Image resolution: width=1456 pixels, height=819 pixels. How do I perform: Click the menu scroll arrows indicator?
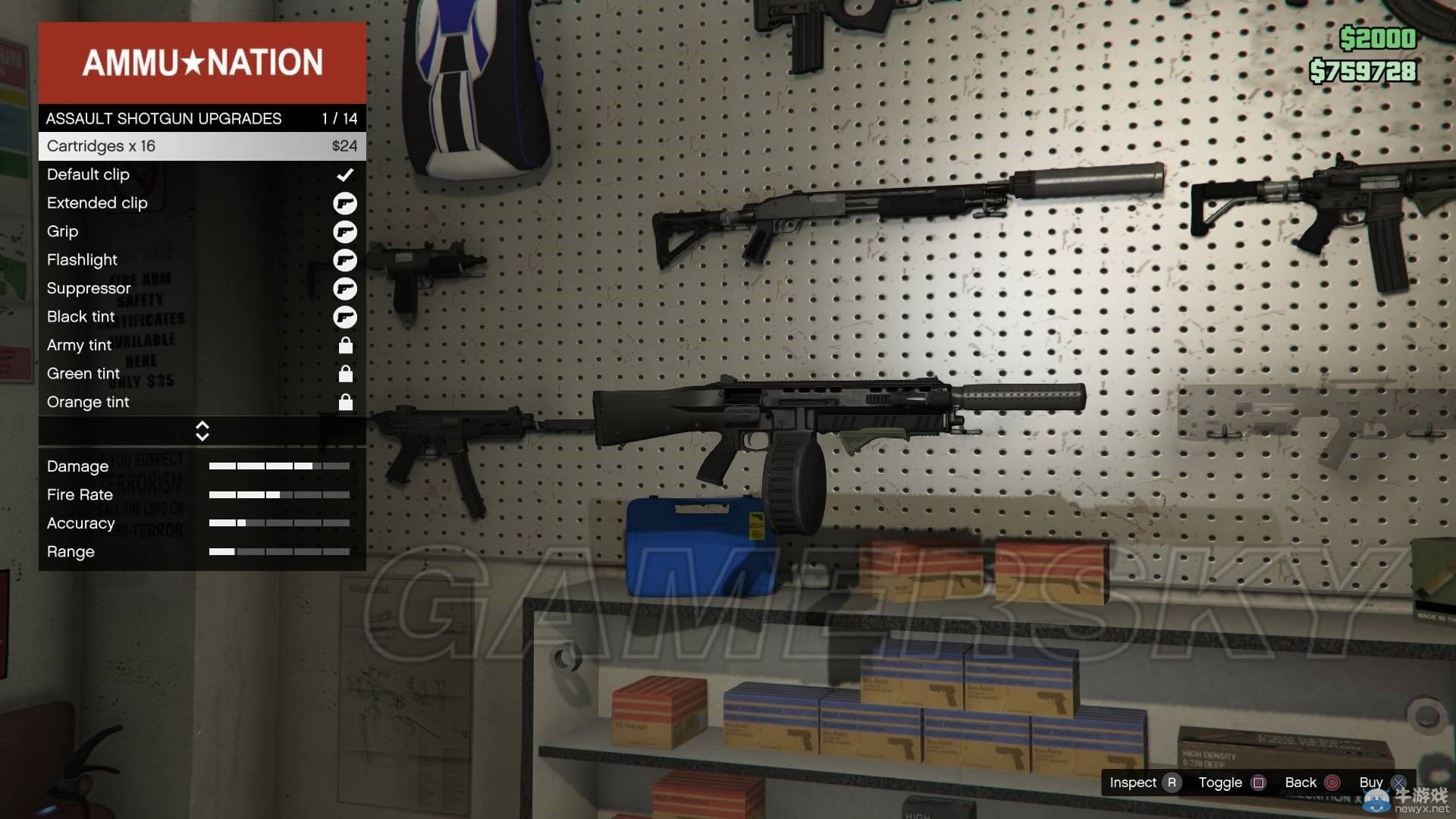pos(202,431)
